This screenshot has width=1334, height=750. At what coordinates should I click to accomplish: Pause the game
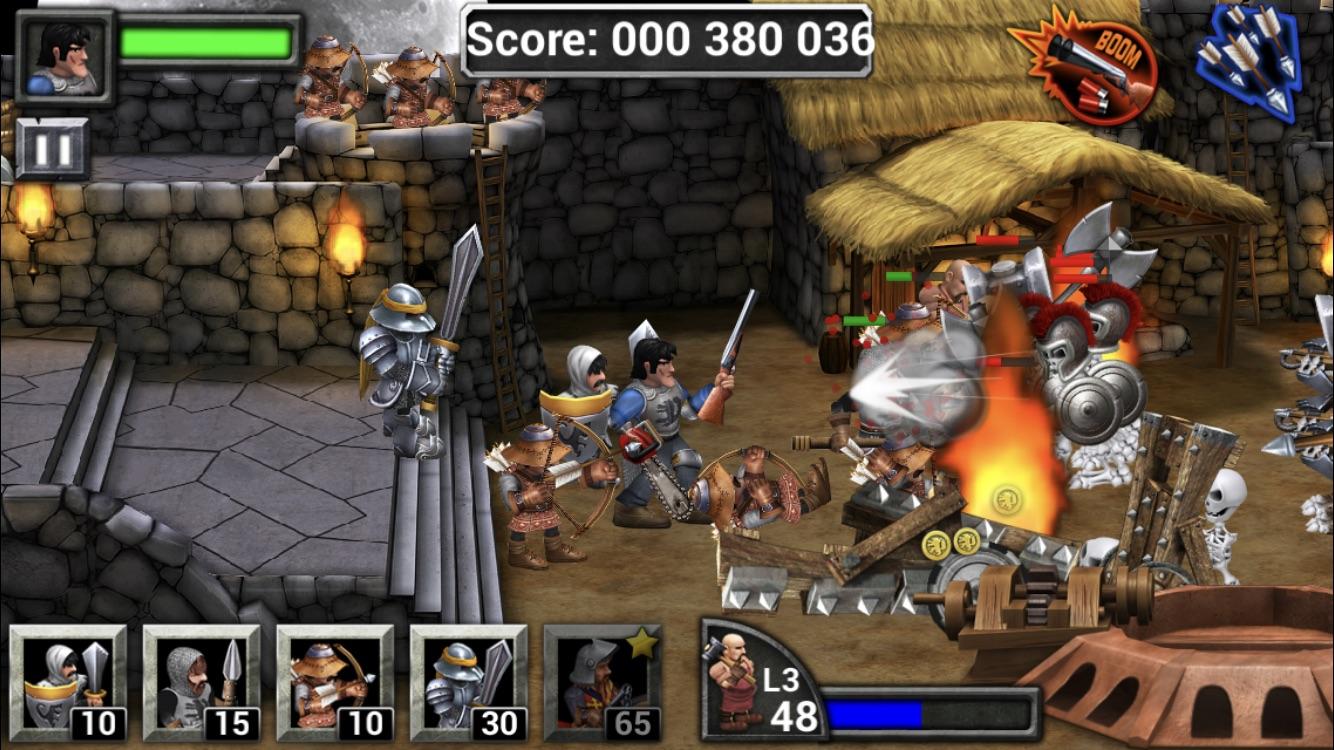[52, 149]
